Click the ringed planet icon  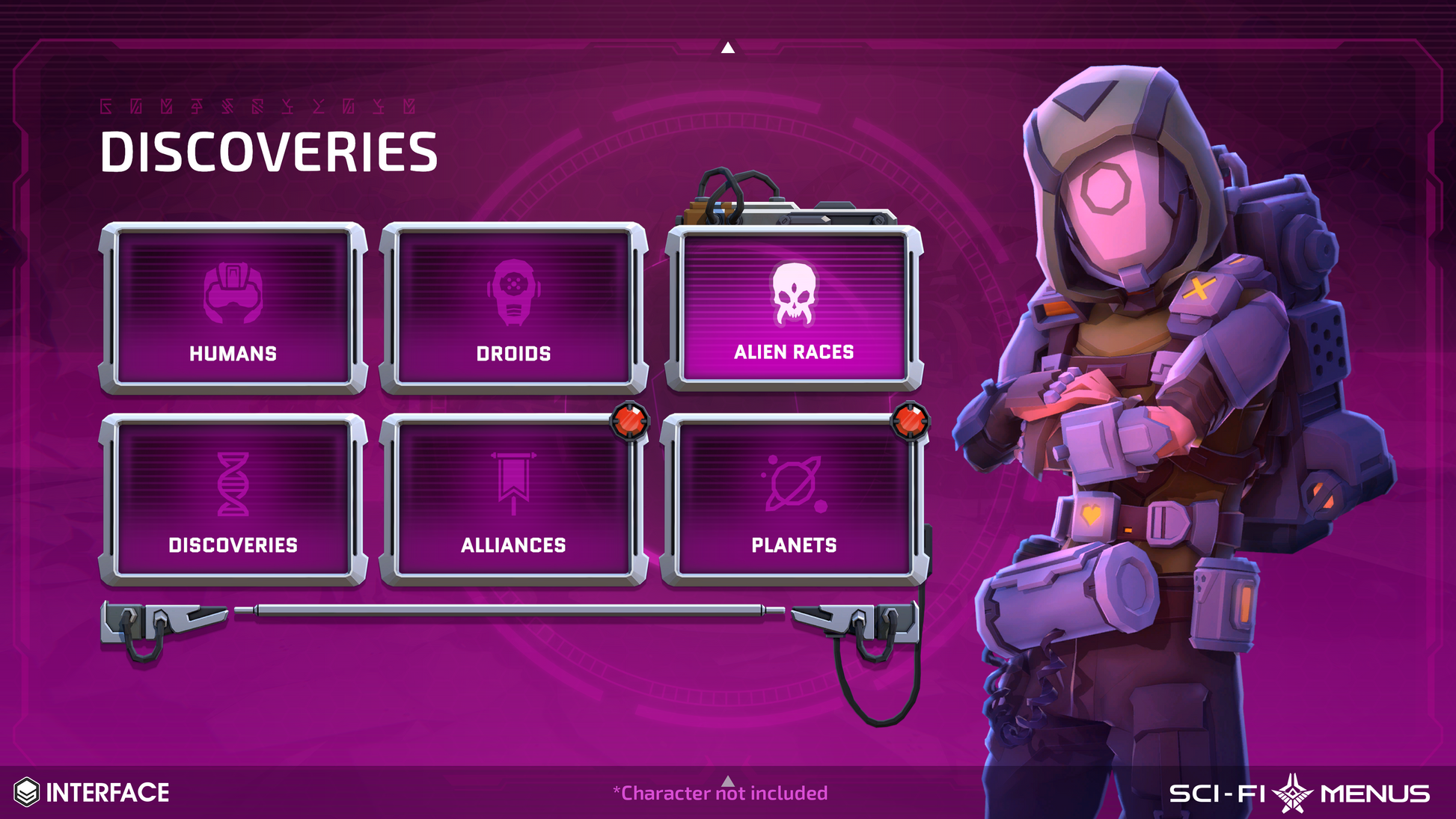point(794,482)
